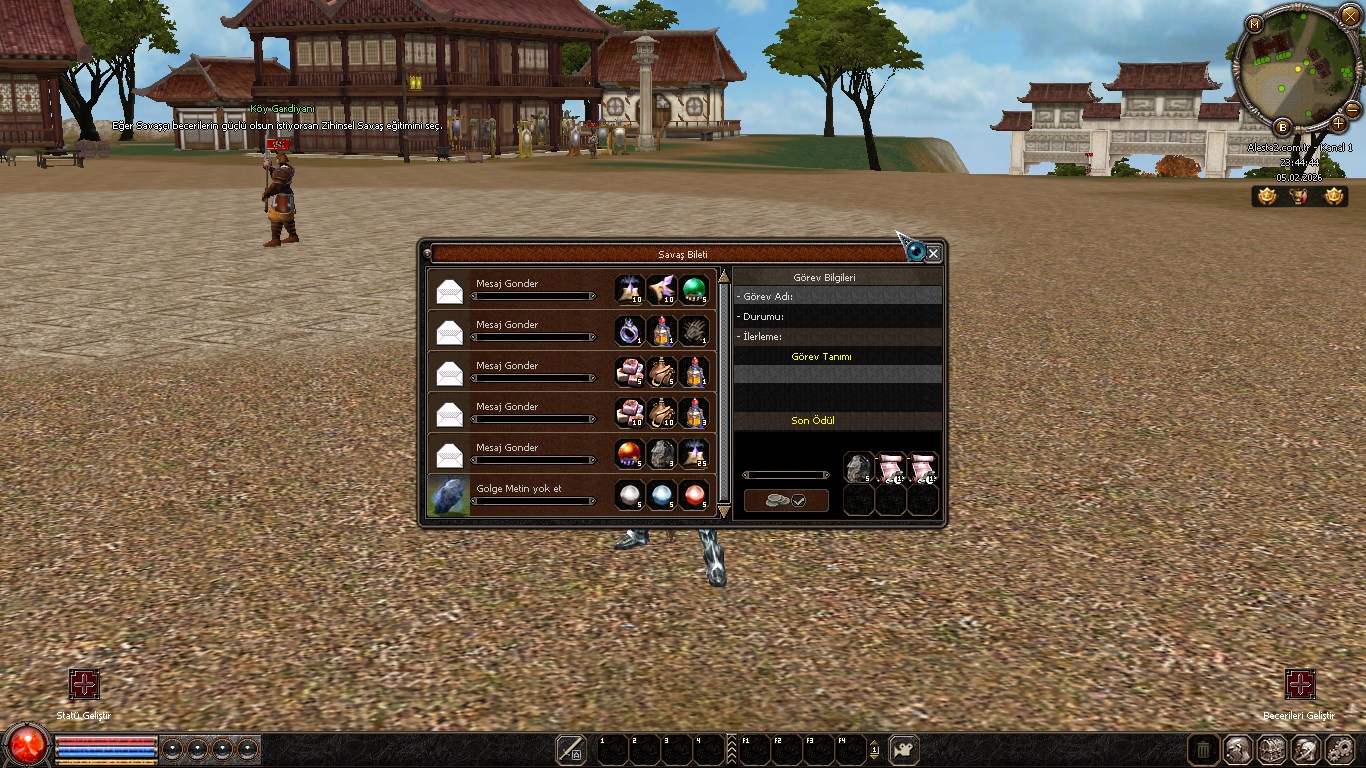Open Becerileri Geliştir skill upgrade button
The width and height of the screenshot is (1366, 768).
pos(1299,685)
